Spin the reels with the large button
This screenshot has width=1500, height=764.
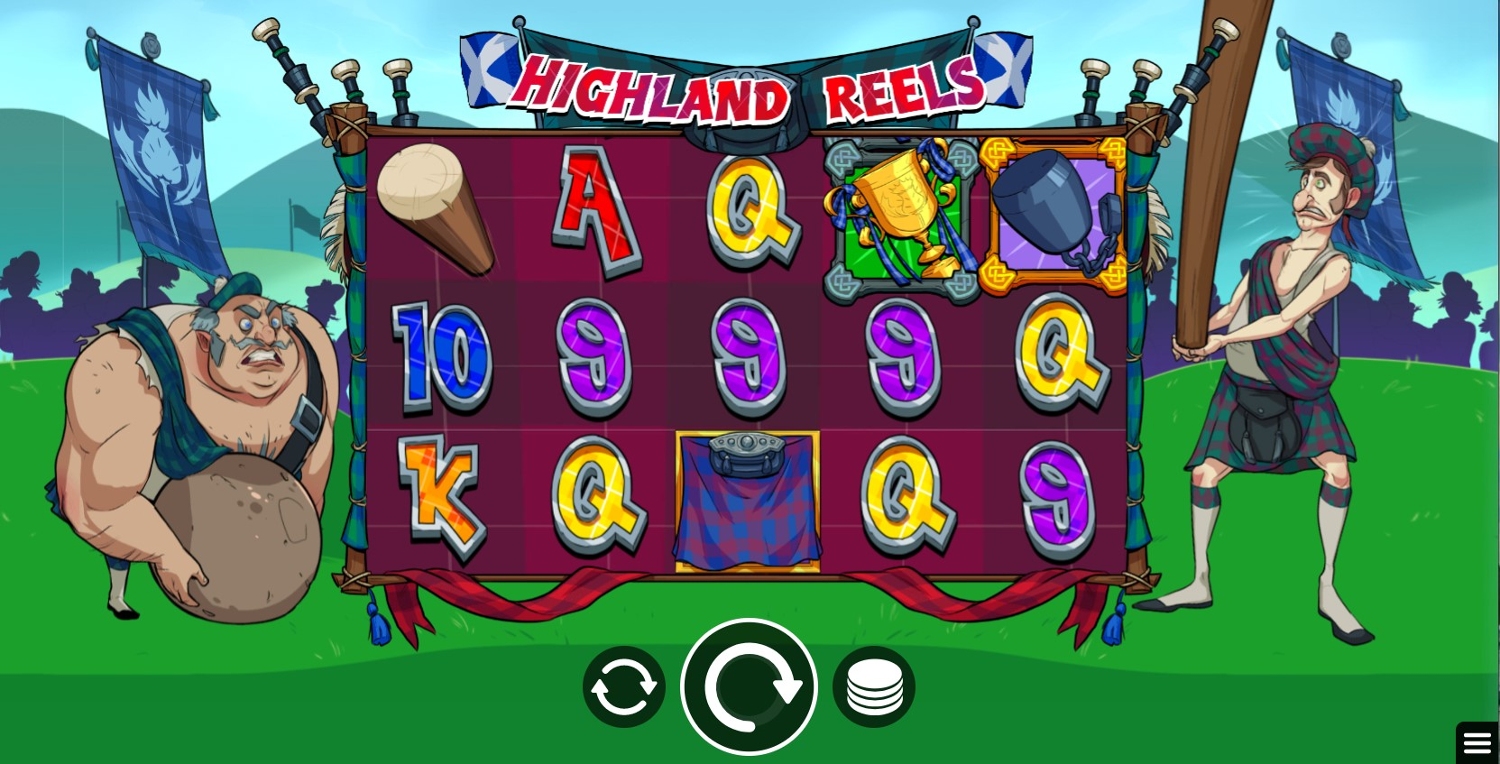pos(749,687)
